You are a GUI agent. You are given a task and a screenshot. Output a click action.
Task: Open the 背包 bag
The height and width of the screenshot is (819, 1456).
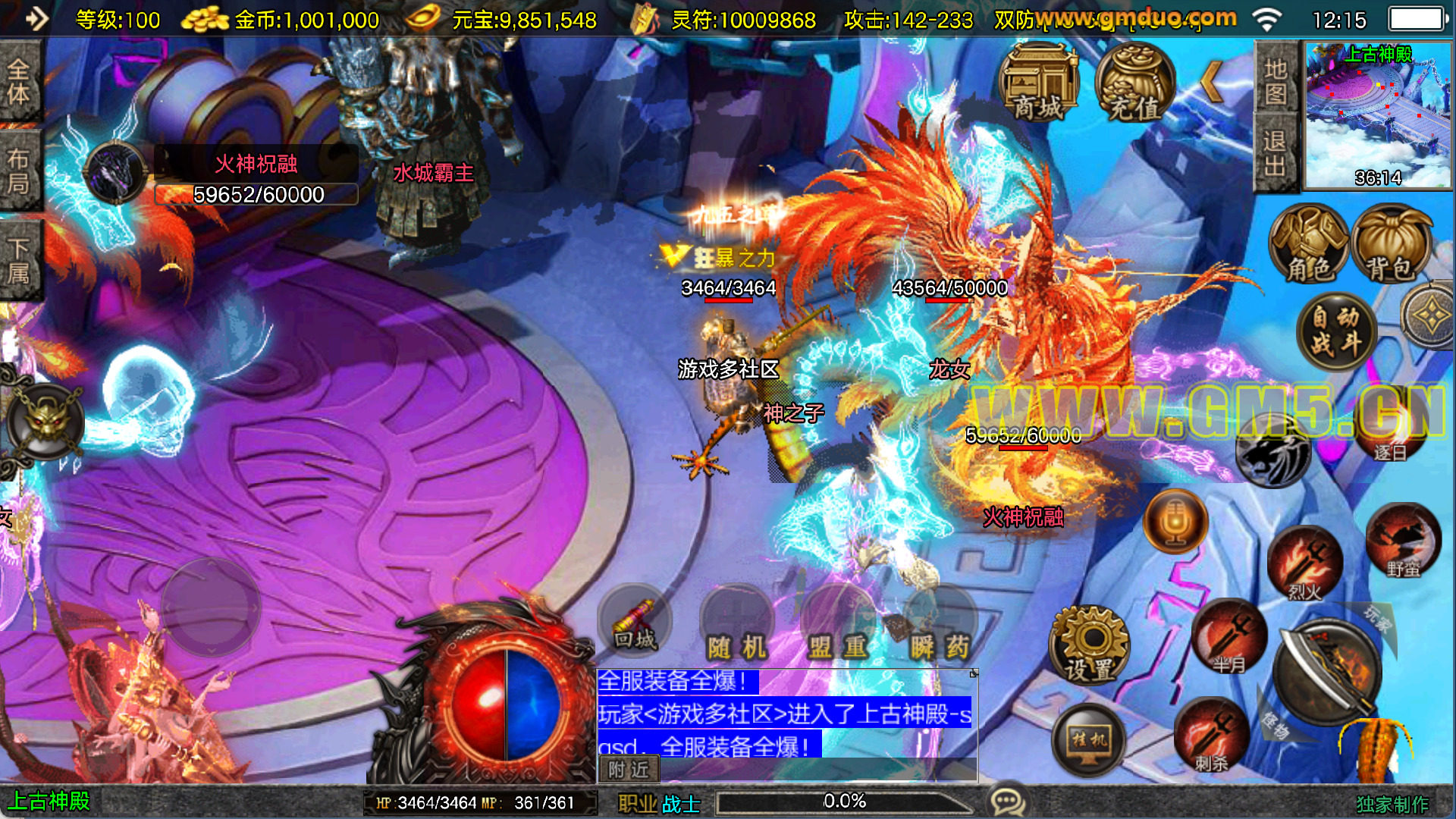[x=1390, y=244]
